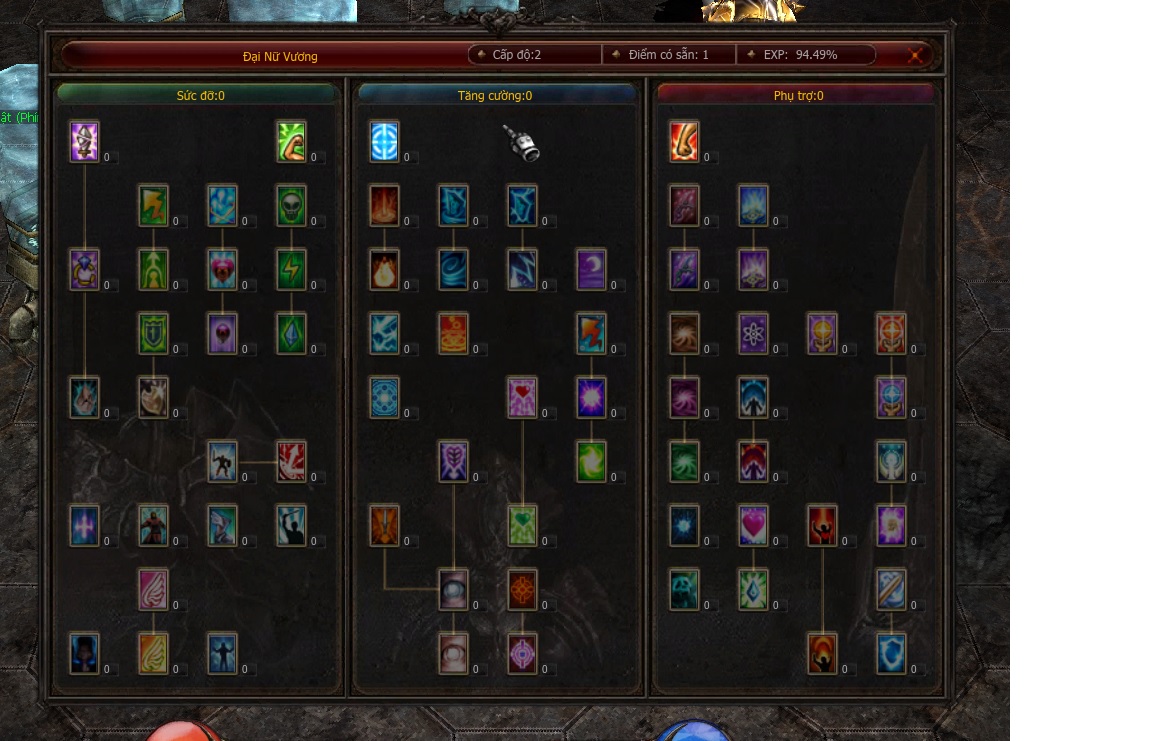Select the blue shield skill icon

point(891,654)
